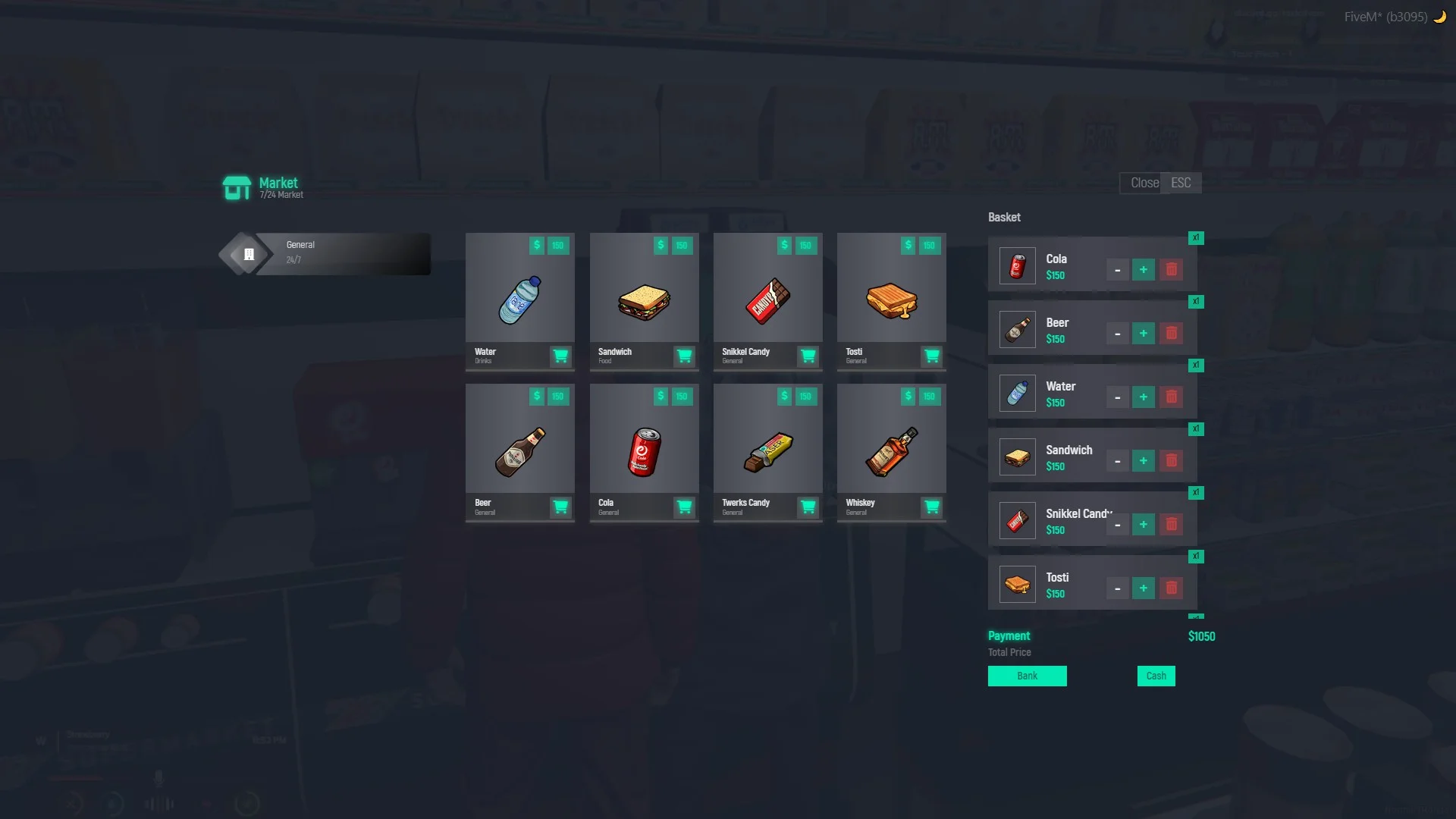Image resolution: width=1456 pixels, height=819 pixels.
Task: Decrease Beer quantity in the basket
Action: pyautogui.click(x=1117, y=334)
